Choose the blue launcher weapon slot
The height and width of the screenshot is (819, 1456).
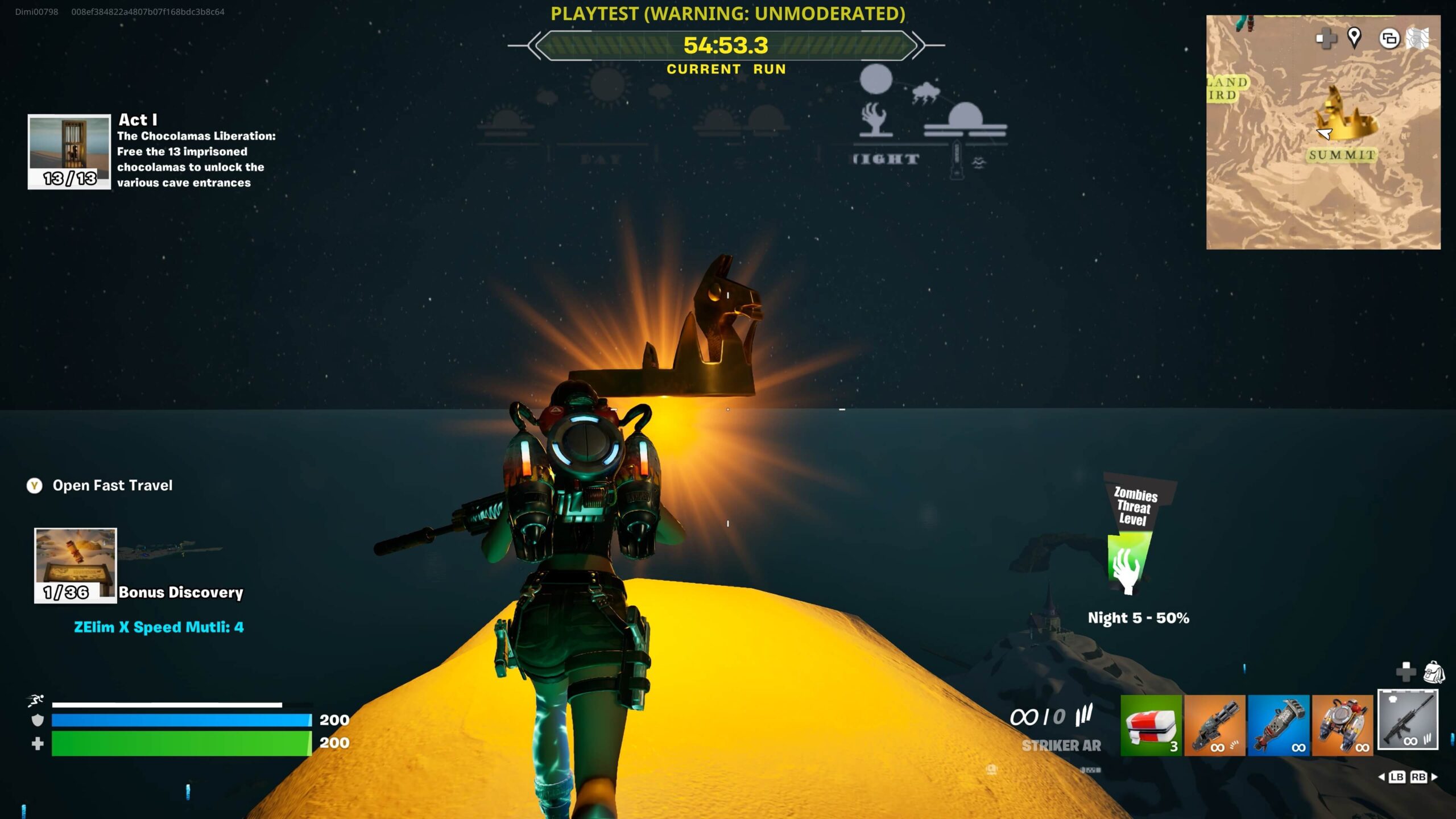pyautogui.click(x=1279, y=725)
